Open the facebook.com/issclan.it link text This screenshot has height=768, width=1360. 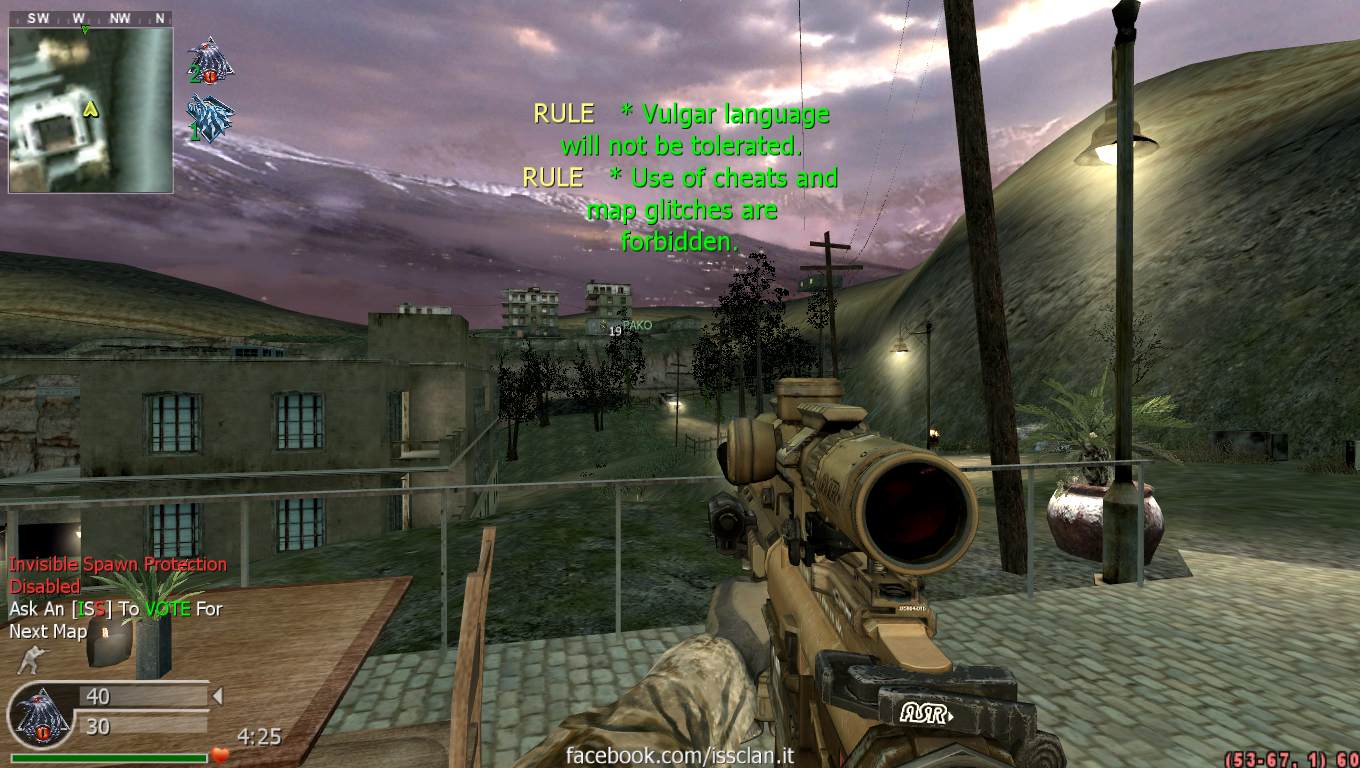(x=679, y=756)
